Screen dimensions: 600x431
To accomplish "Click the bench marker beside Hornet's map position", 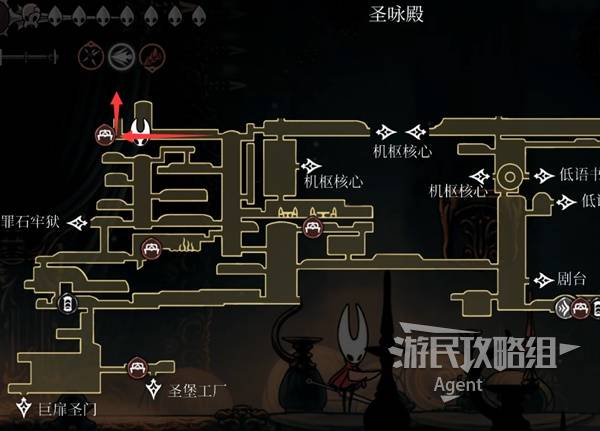I will (104, 135).
